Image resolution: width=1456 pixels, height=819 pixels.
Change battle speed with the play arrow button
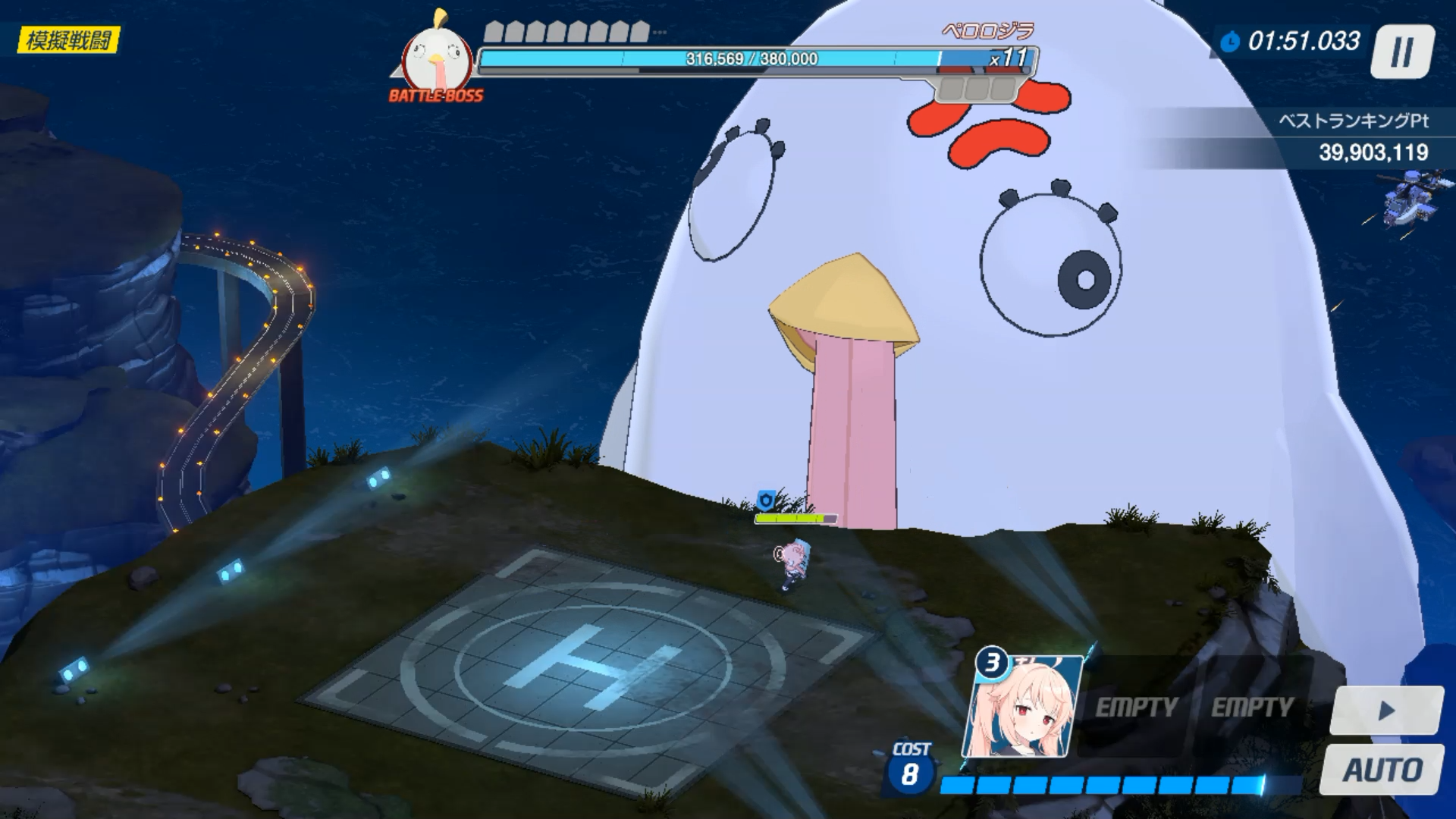point(1386,711)
